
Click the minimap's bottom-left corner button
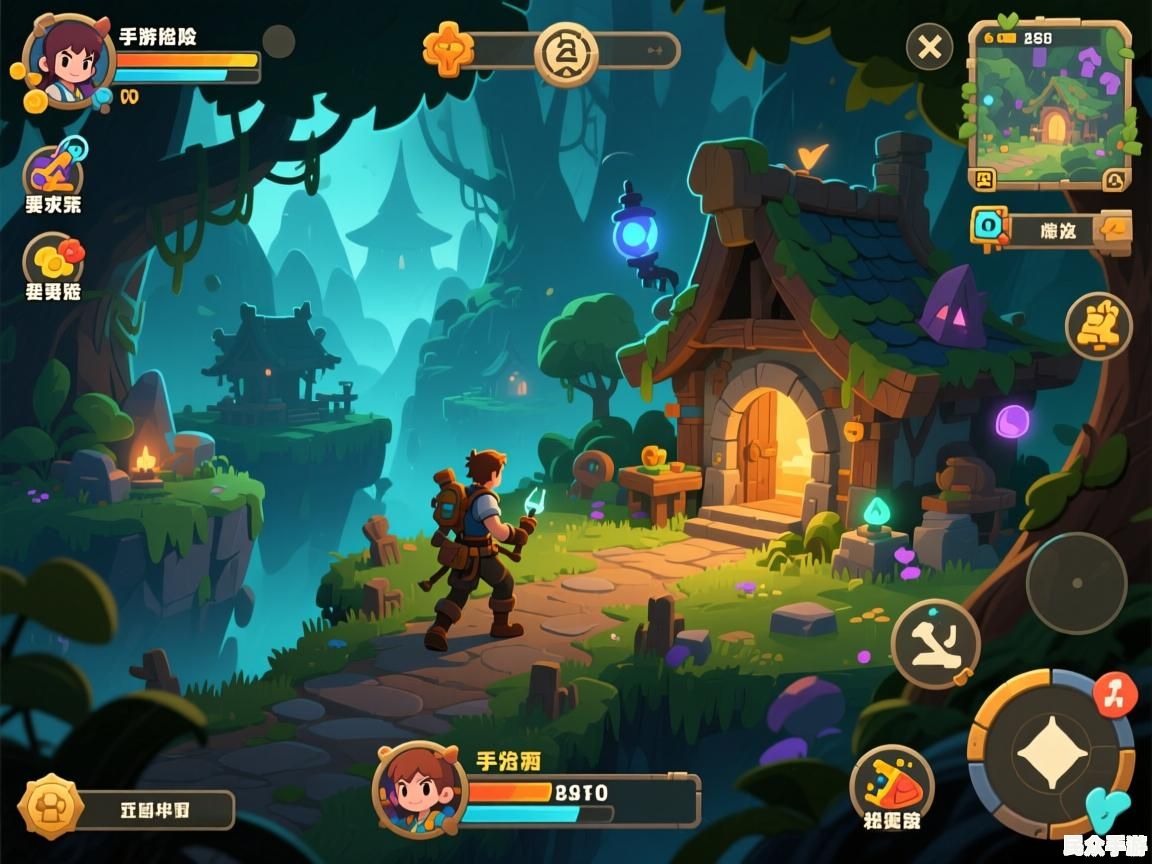click(x=985, y=179)
